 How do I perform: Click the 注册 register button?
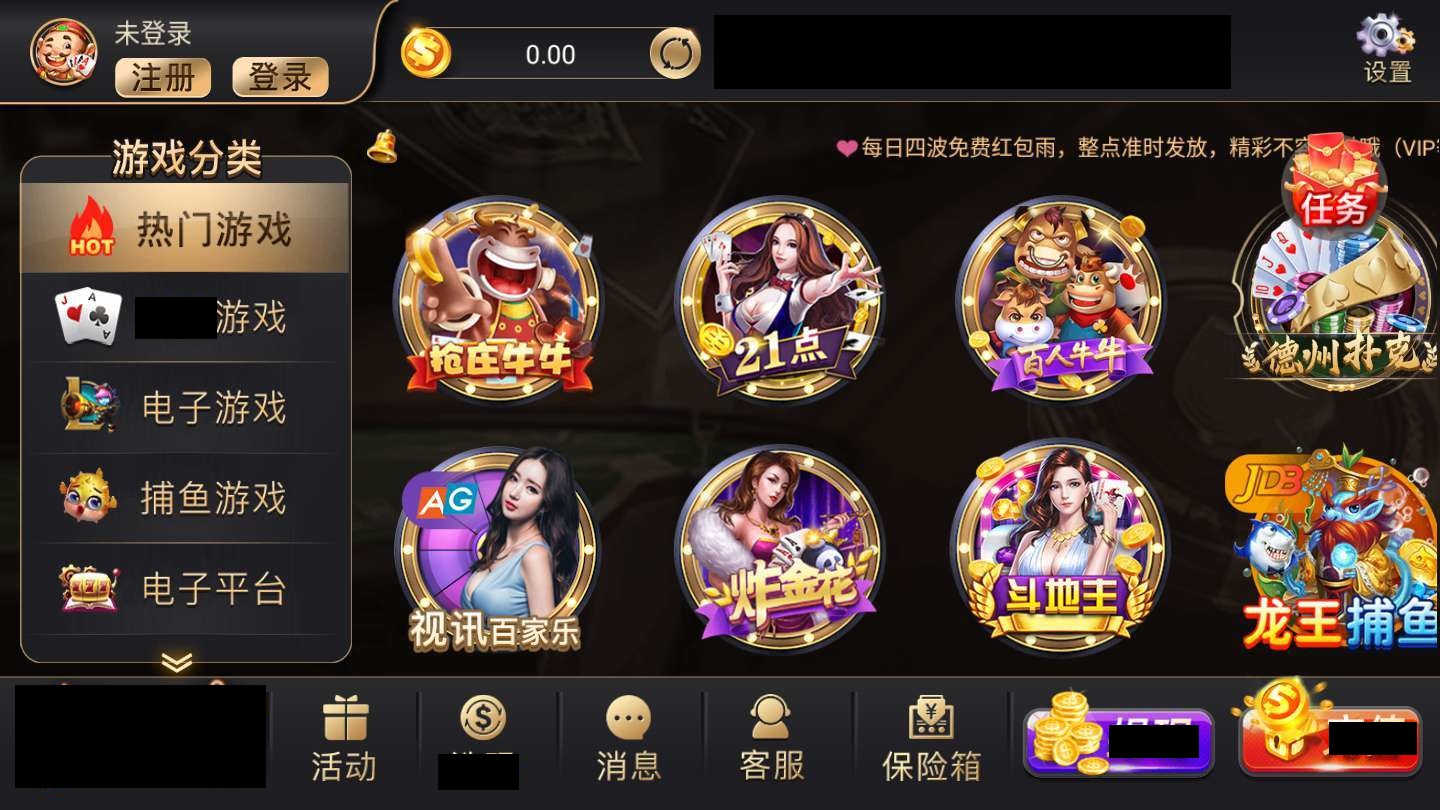pyautogui.click(x=162, y=78)
